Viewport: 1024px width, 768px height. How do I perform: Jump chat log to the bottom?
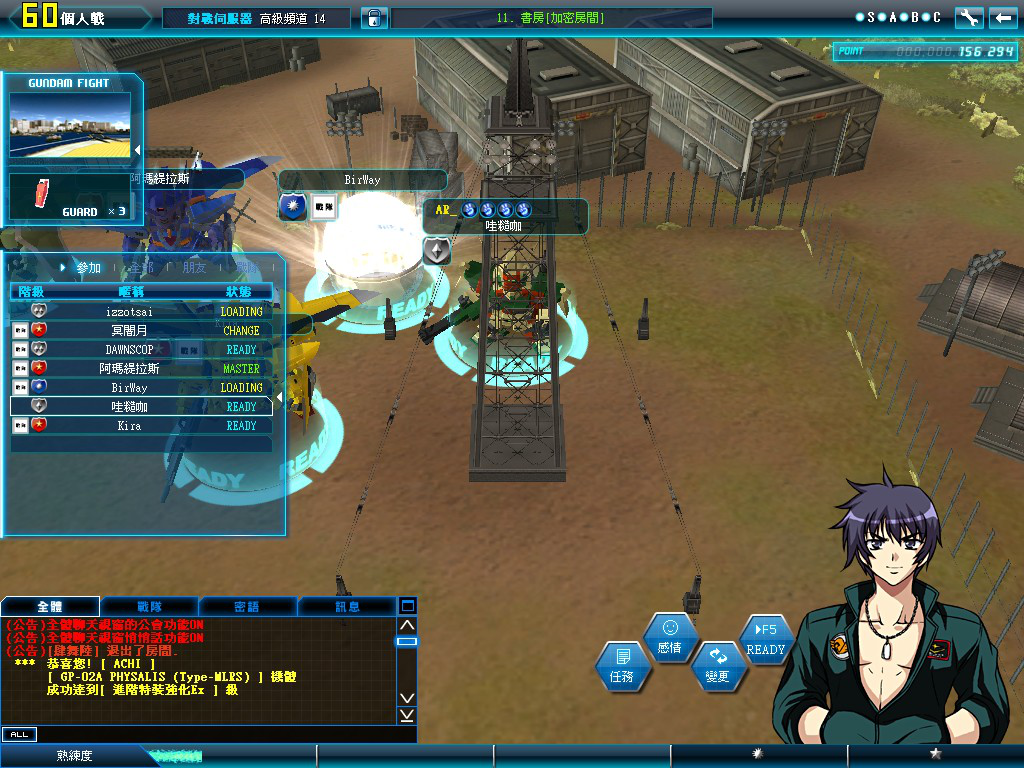click(x=407, y=715)
